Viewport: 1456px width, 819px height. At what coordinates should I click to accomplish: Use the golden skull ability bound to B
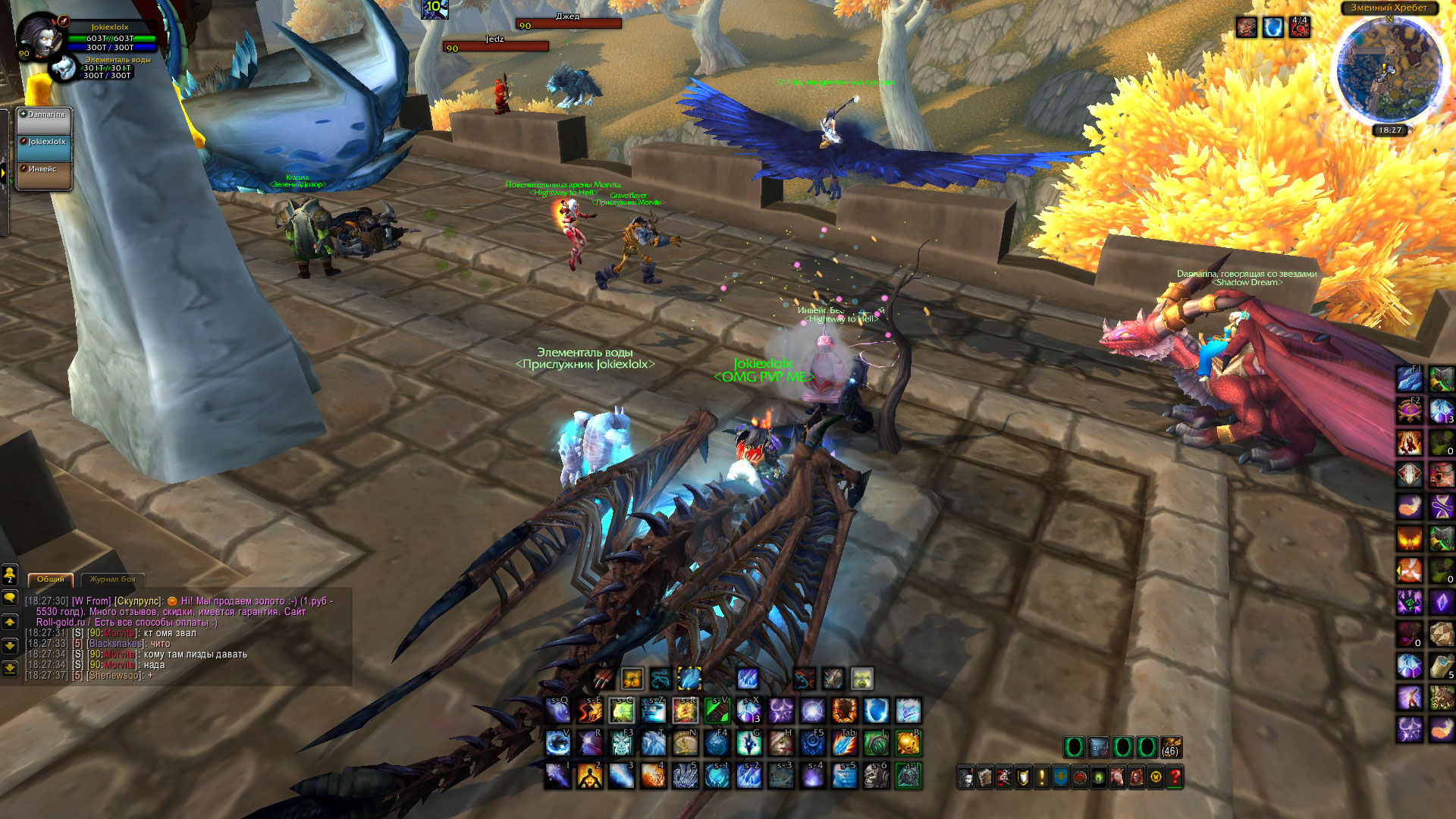[908, 743]
